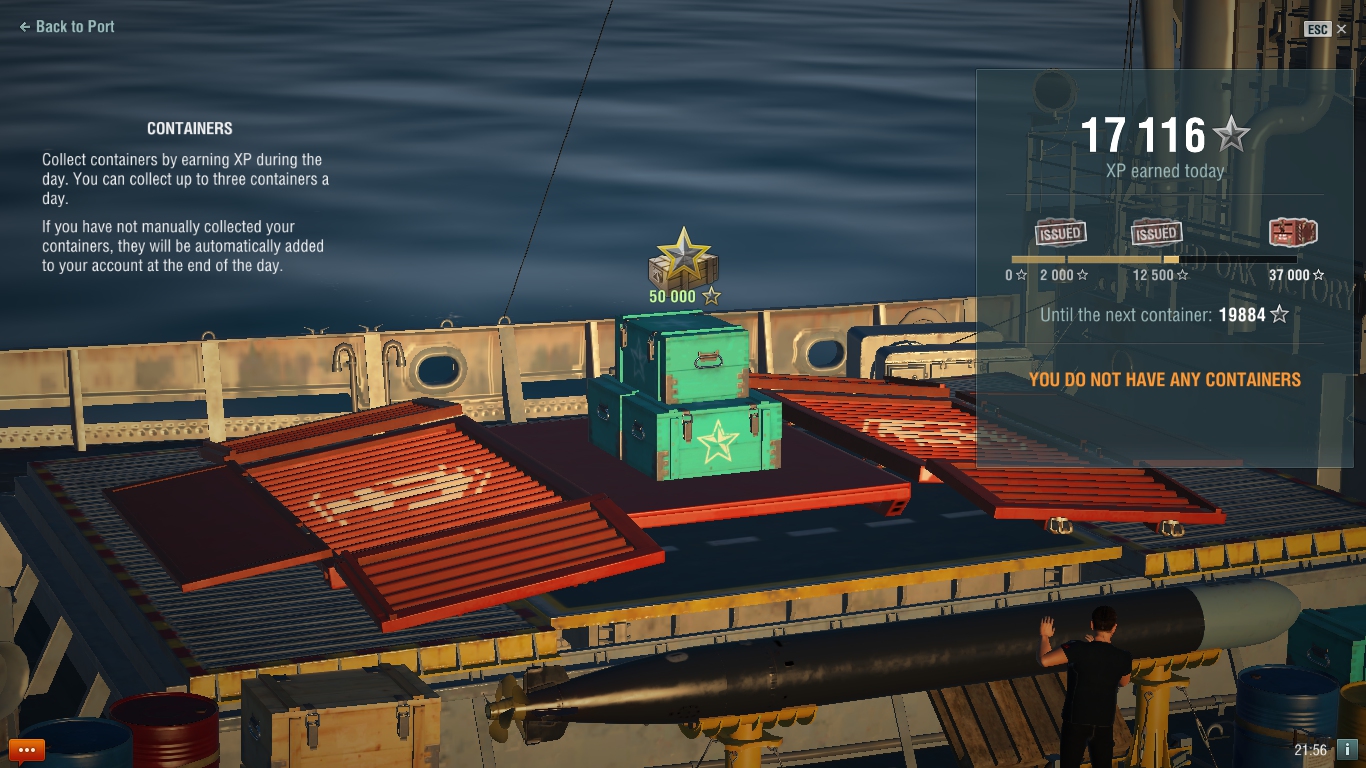Click the first ISSUED container stamp at 2 000
The image size is (1366, 768).
[x=1060, y=233]
